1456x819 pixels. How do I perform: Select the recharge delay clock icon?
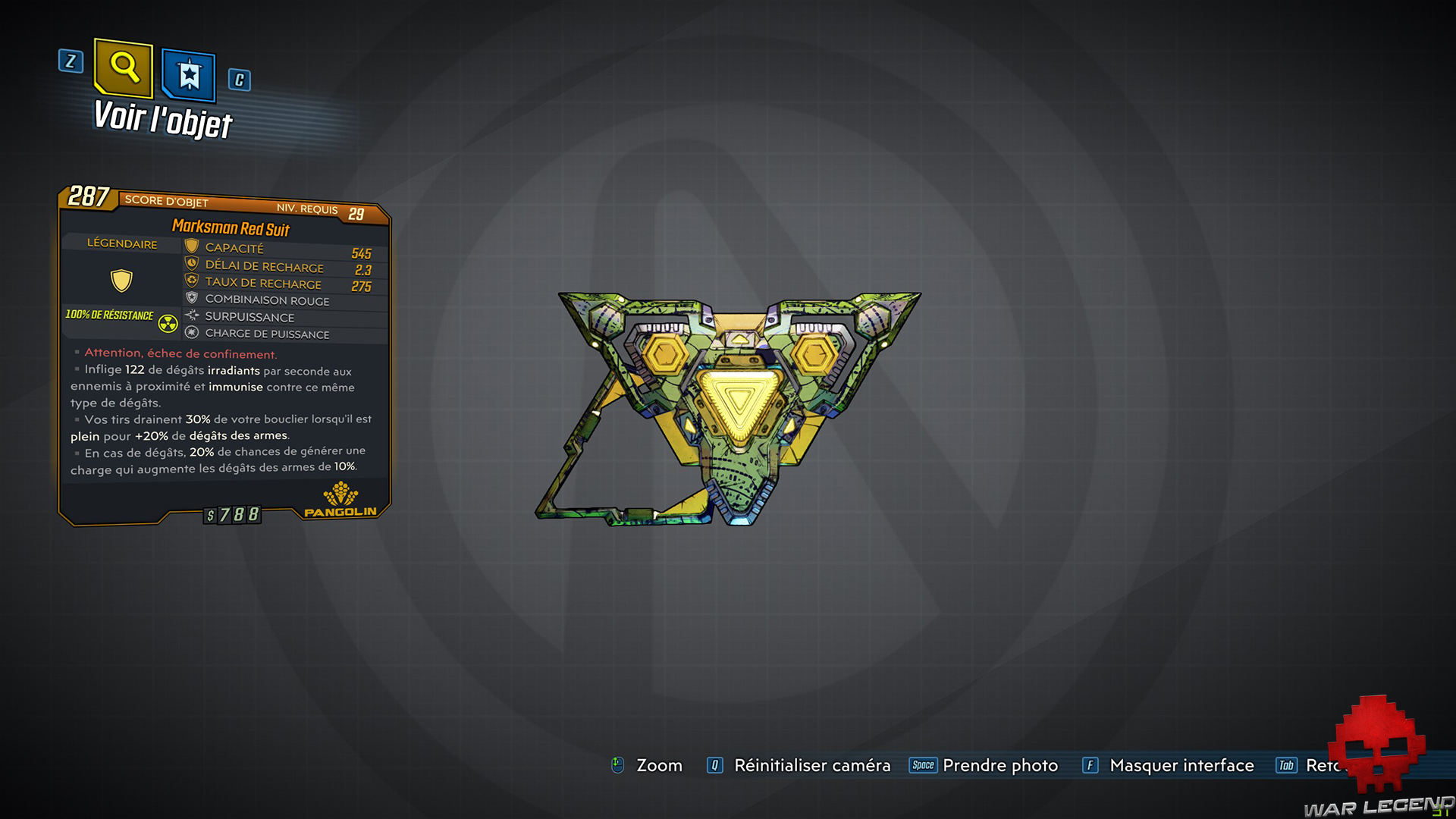190,263
